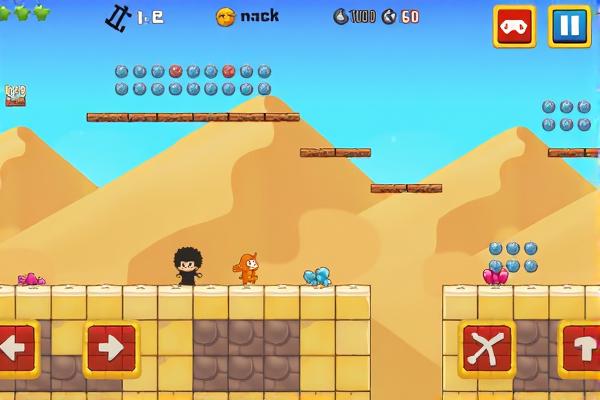
Task: Pause the game
Action: click(x=568, y=26)
